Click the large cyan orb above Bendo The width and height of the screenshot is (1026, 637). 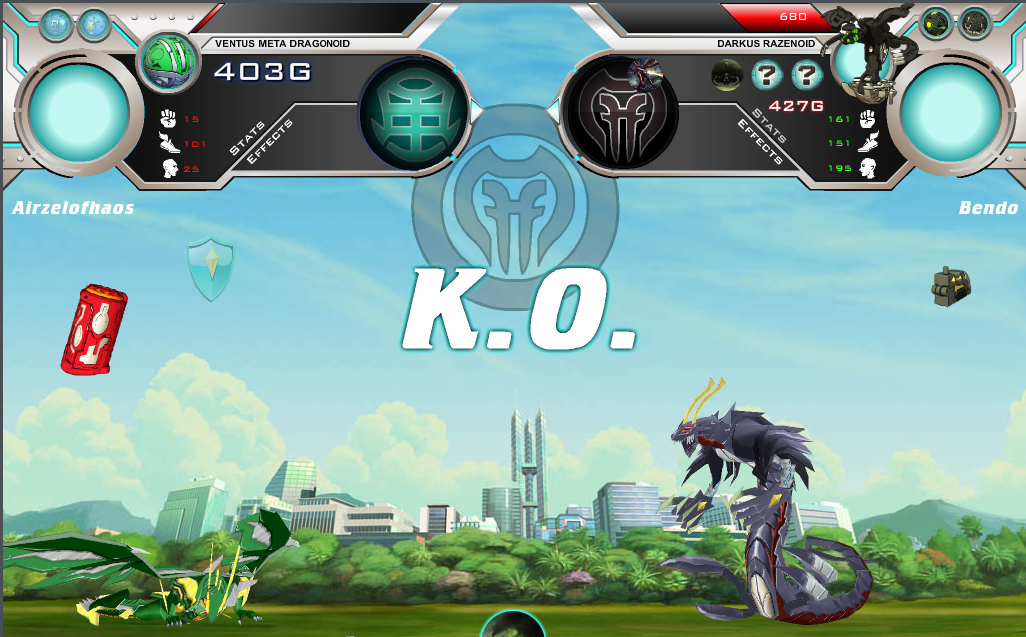coord(949,111)
